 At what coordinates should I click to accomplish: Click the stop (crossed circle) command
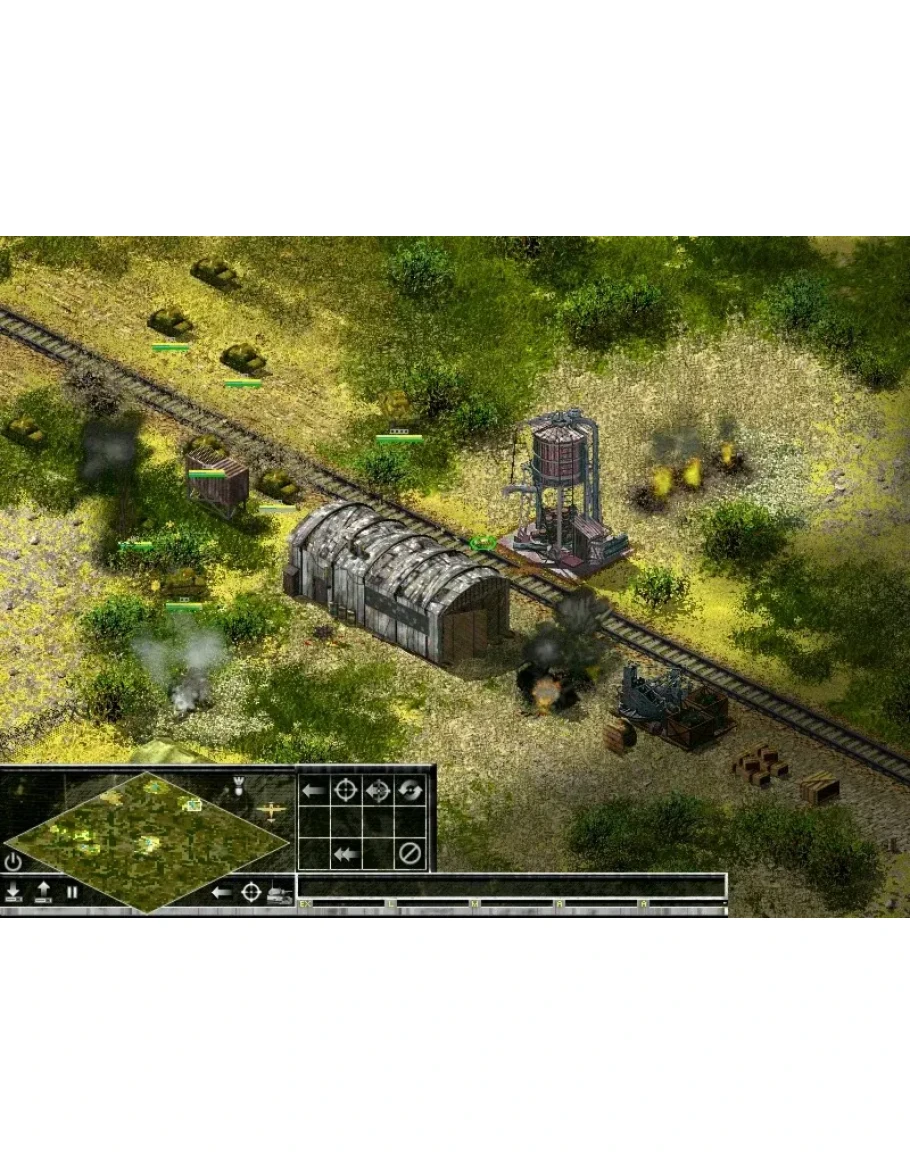tap(410, 854)
